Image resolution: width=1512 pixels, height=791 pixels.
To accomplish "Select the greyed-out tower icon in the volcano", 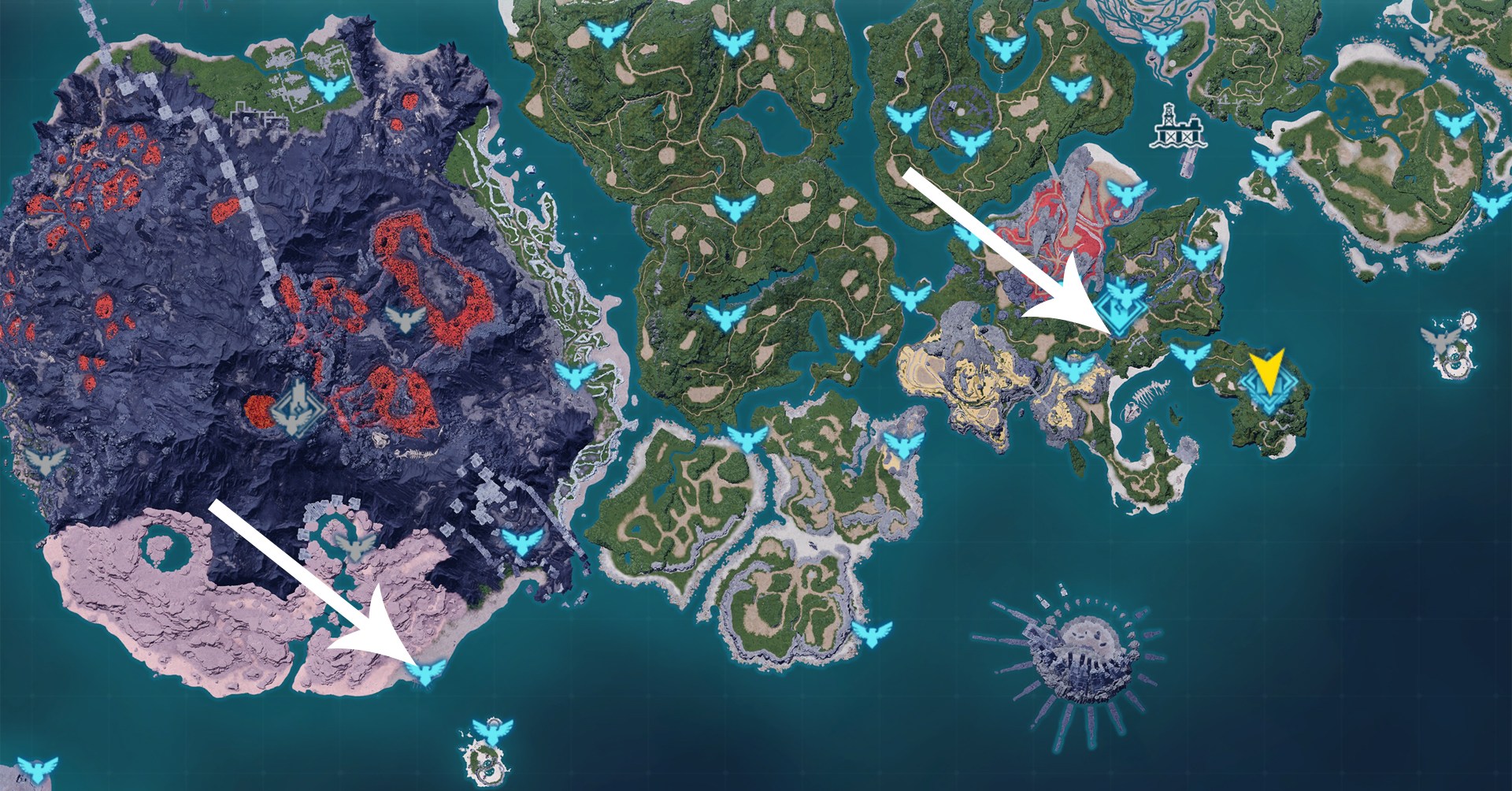I will (x=298, y=407).
